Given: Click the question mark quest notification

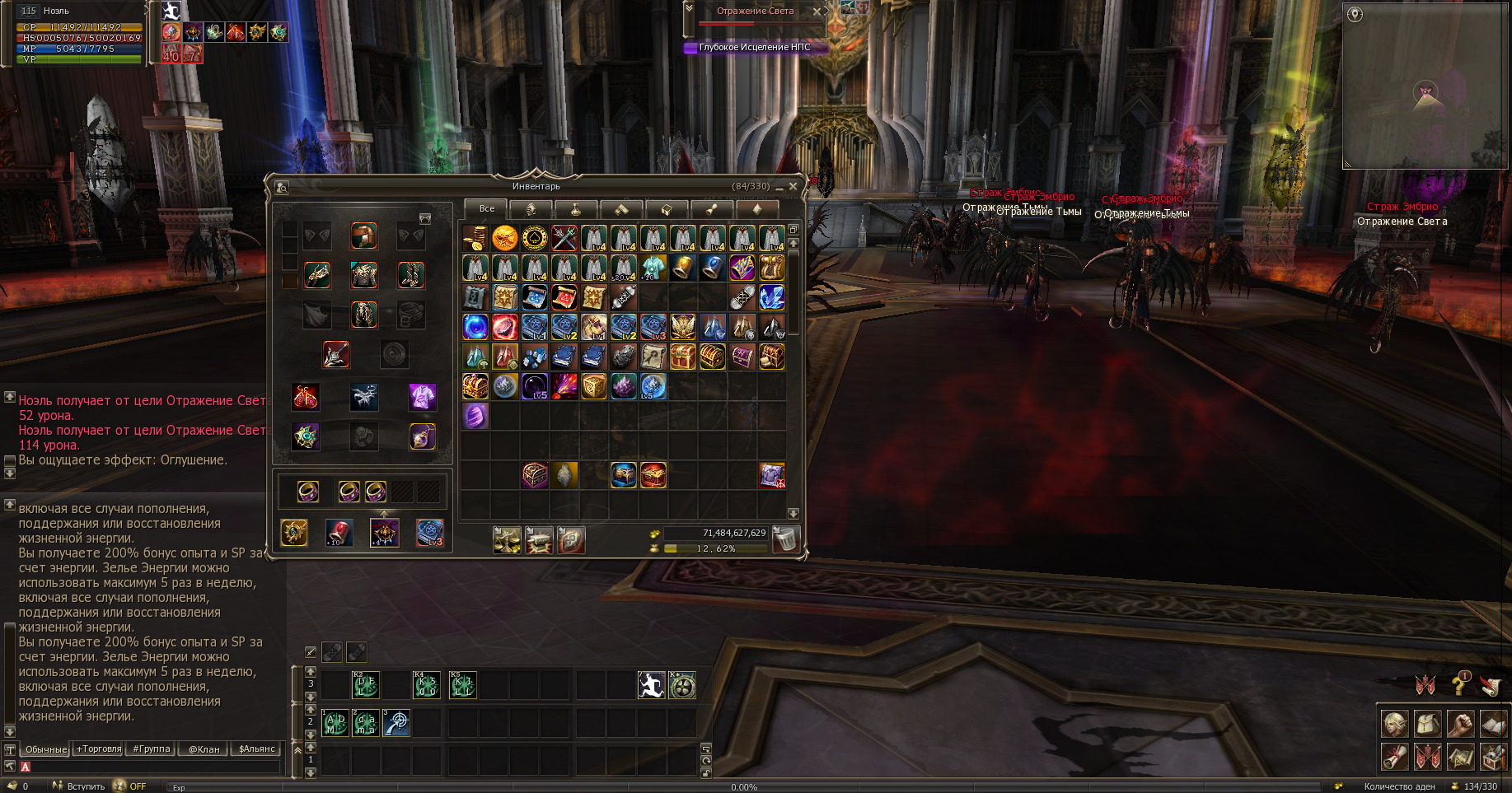Looking at the screenshot, I should coord(1460,683).
